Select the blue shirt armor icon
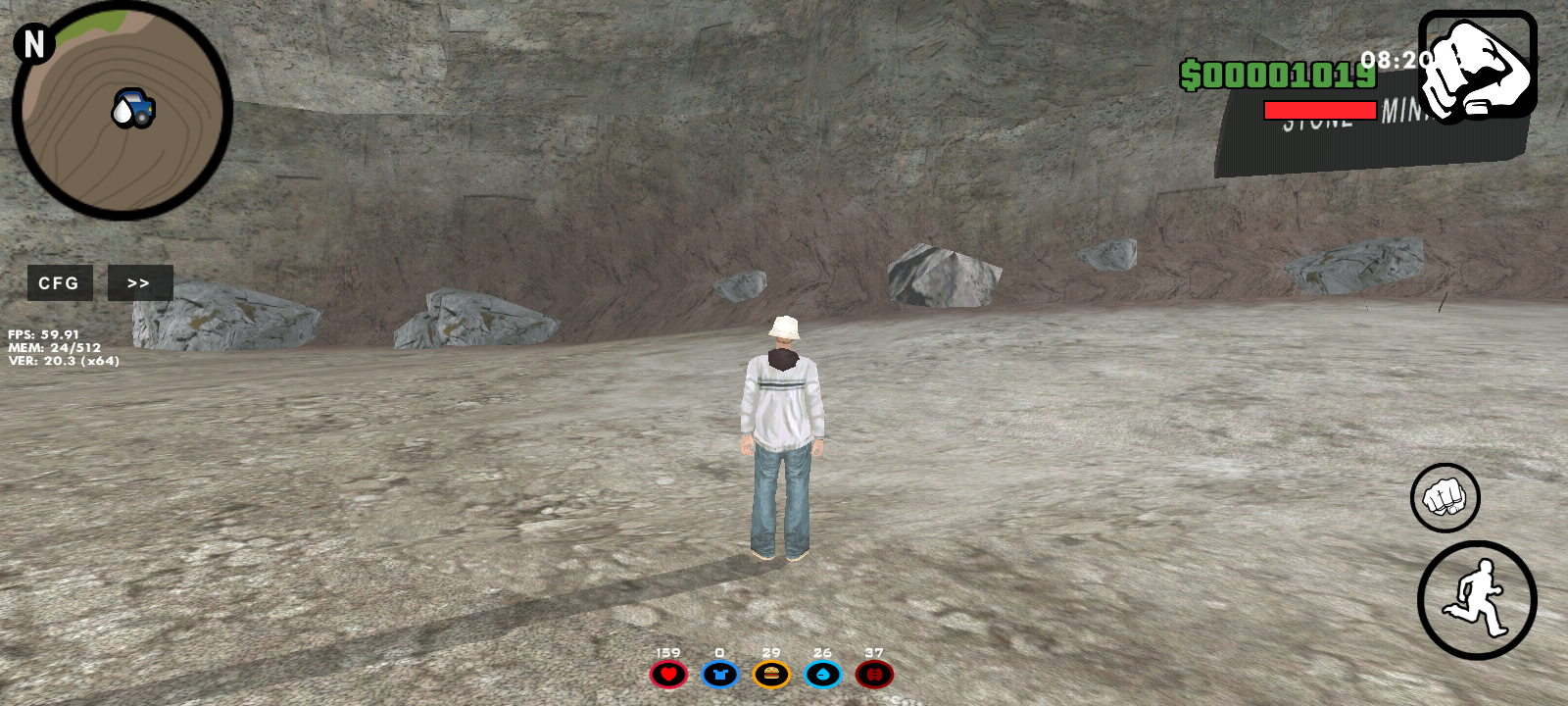This screenshot has height=706, width=1568. click(720, 675)
